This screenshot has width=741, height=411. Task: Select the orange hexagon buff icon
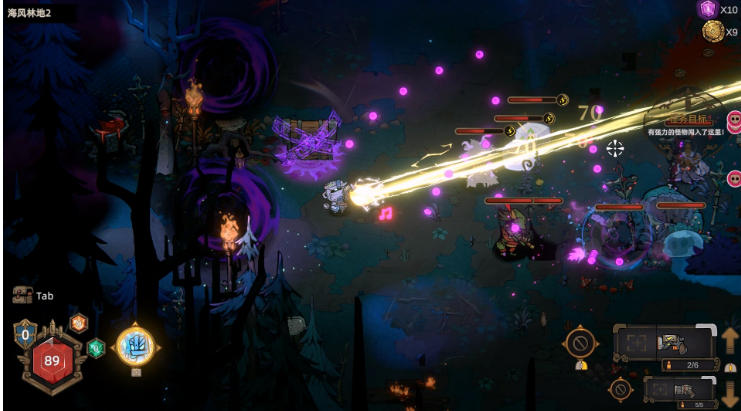point(78,323)
